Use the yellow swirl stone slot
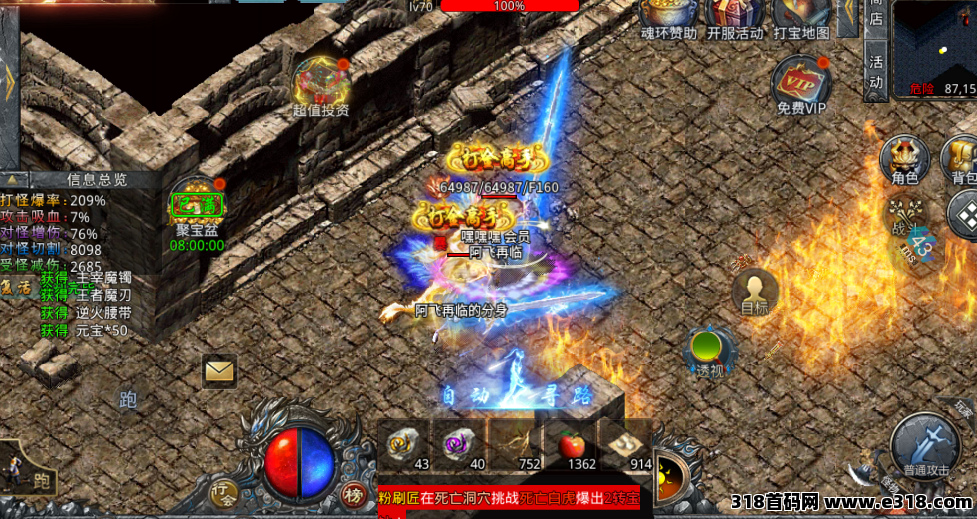This screenshot has width=977, height=519. coord(404,441)
